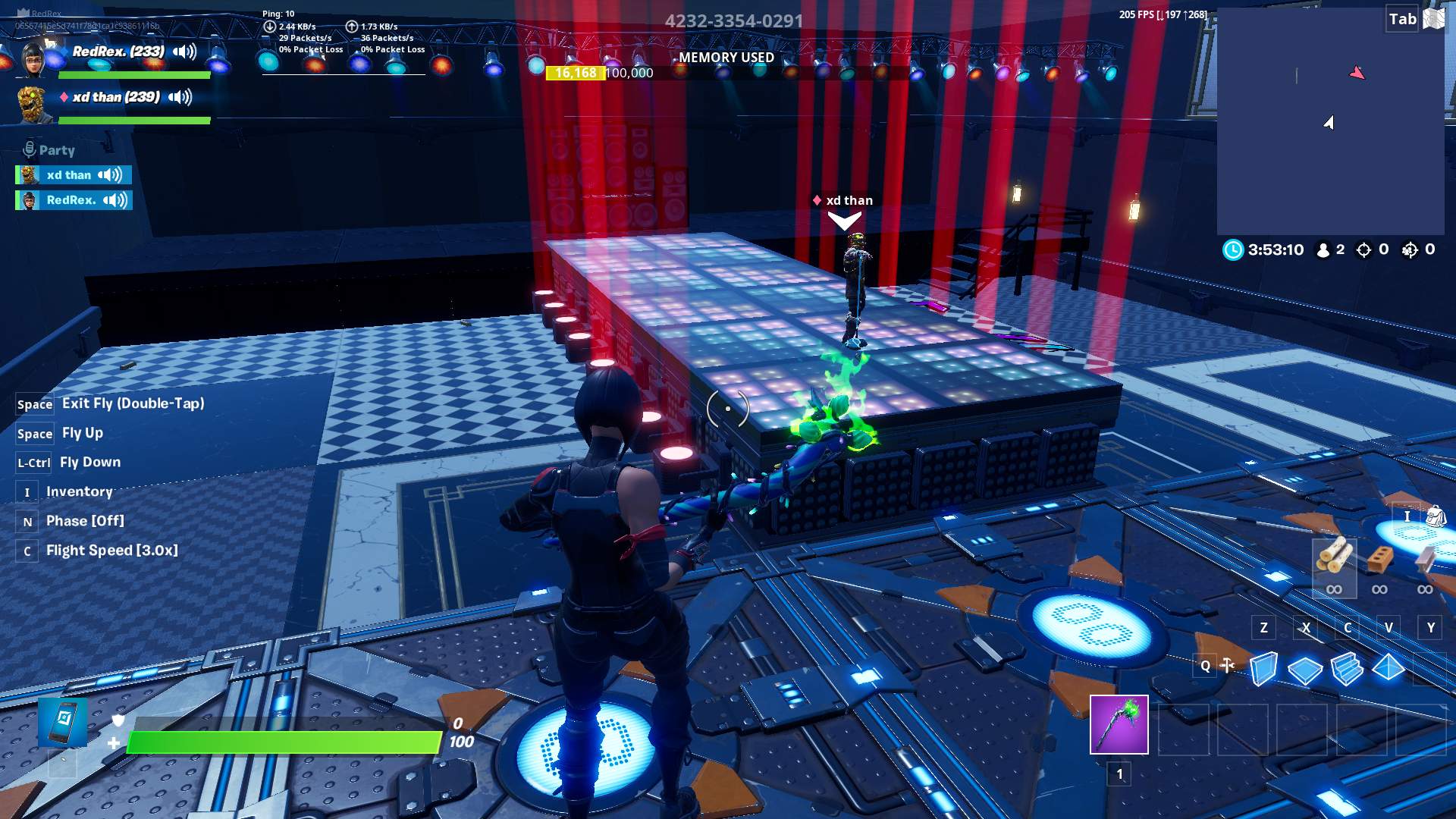Screen dimensions: 1456x819
Task: Toggle voice icon beside RedRex. (233)
Action: click(184, 52)
